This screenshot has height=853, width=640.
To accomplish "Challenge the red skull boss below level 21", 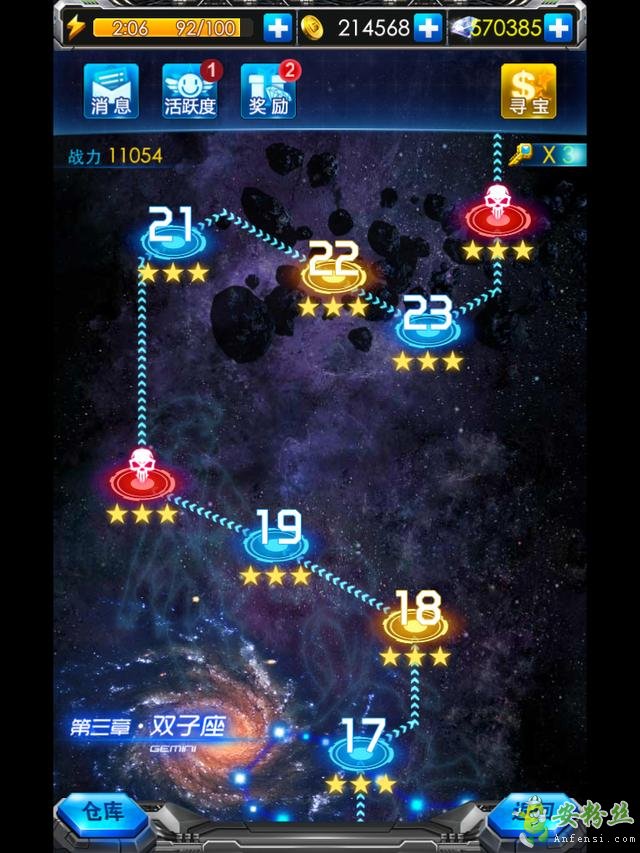I will pos(141,476).
